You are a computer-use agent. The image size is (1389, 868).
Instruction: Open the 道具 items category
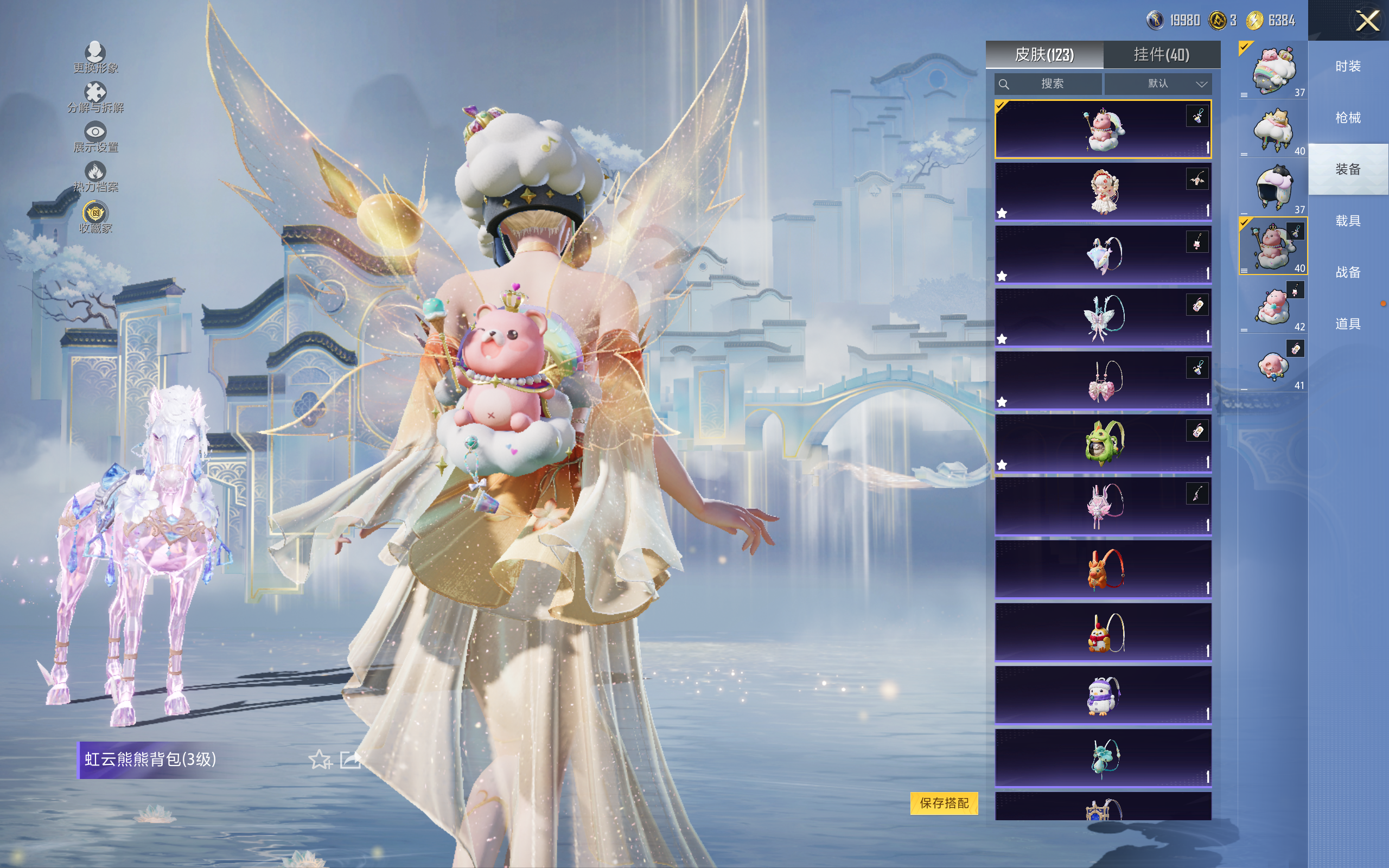1348,324
